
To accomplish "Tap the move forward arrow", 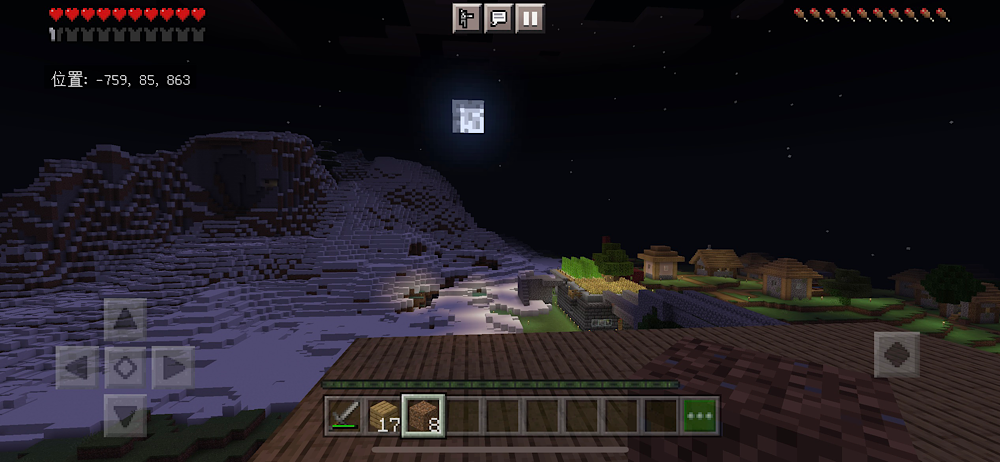I will 125,320.
